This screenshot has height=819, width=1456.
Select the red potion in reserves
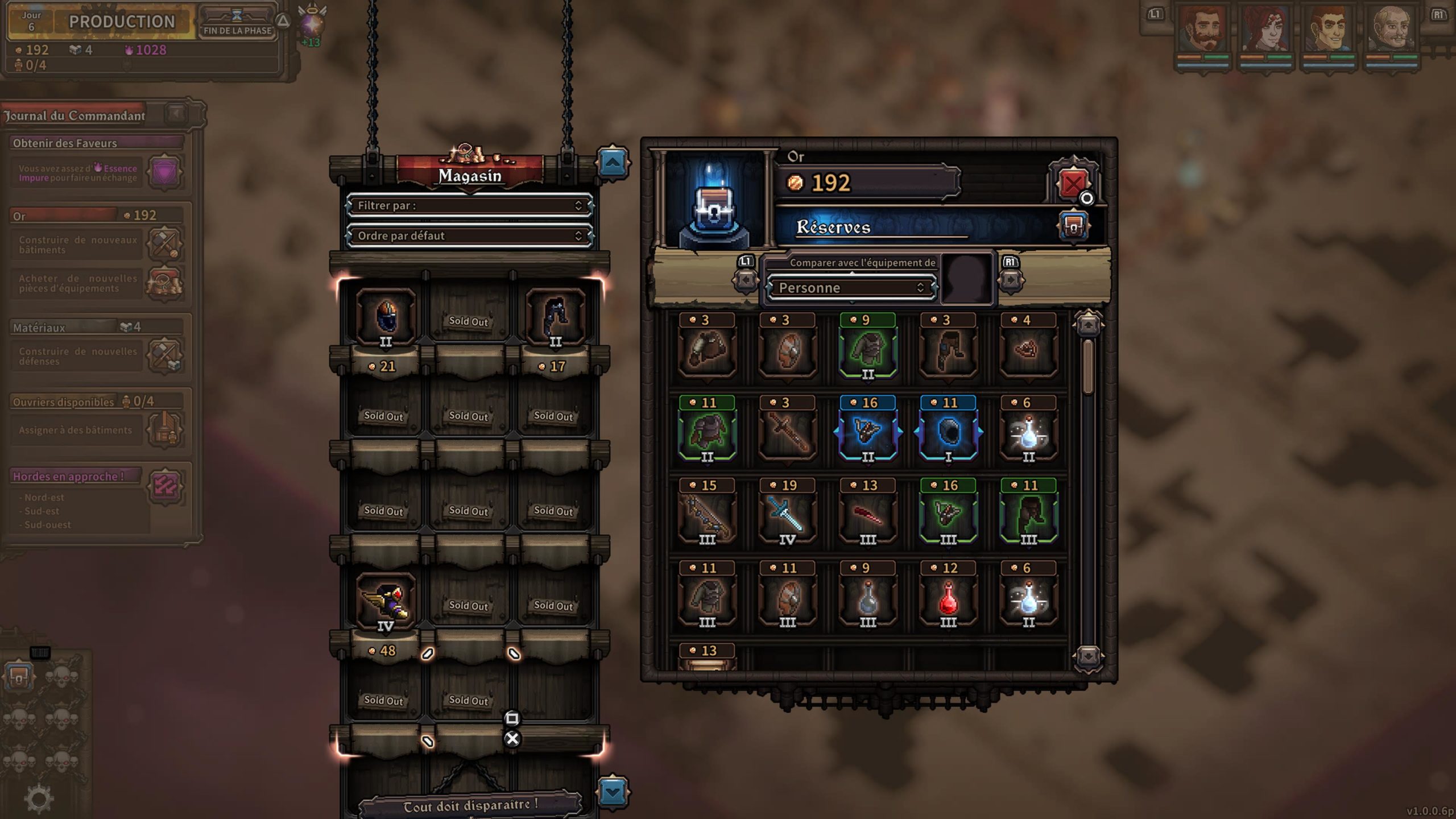[948, 598]
